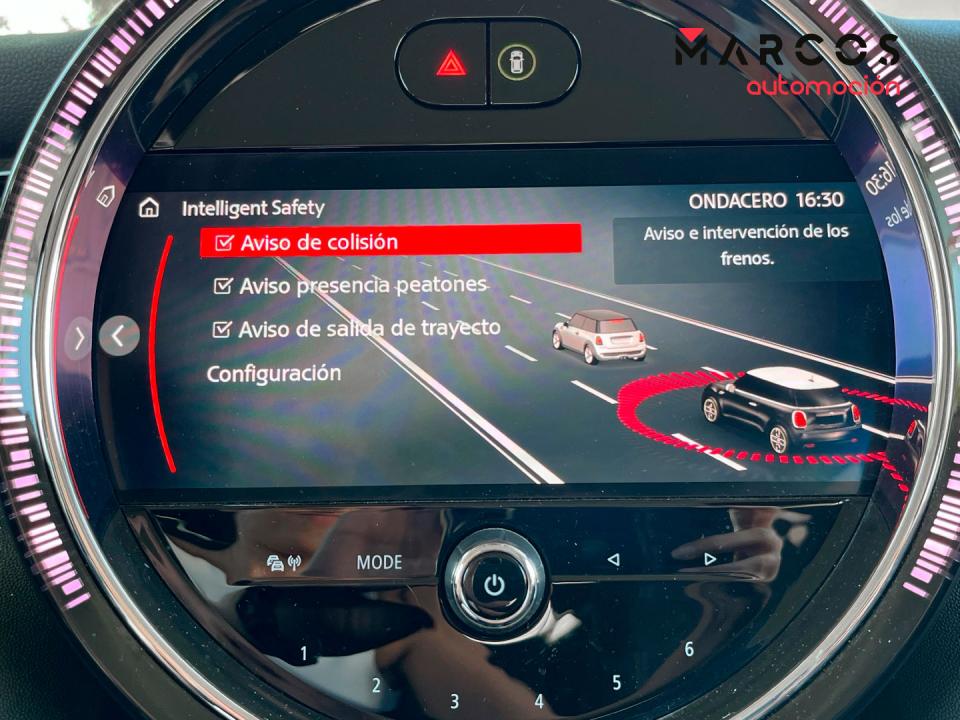The width and height of the screenshot is (960, 720).
Task: Select the MODE button
Action: coord(379,563)
